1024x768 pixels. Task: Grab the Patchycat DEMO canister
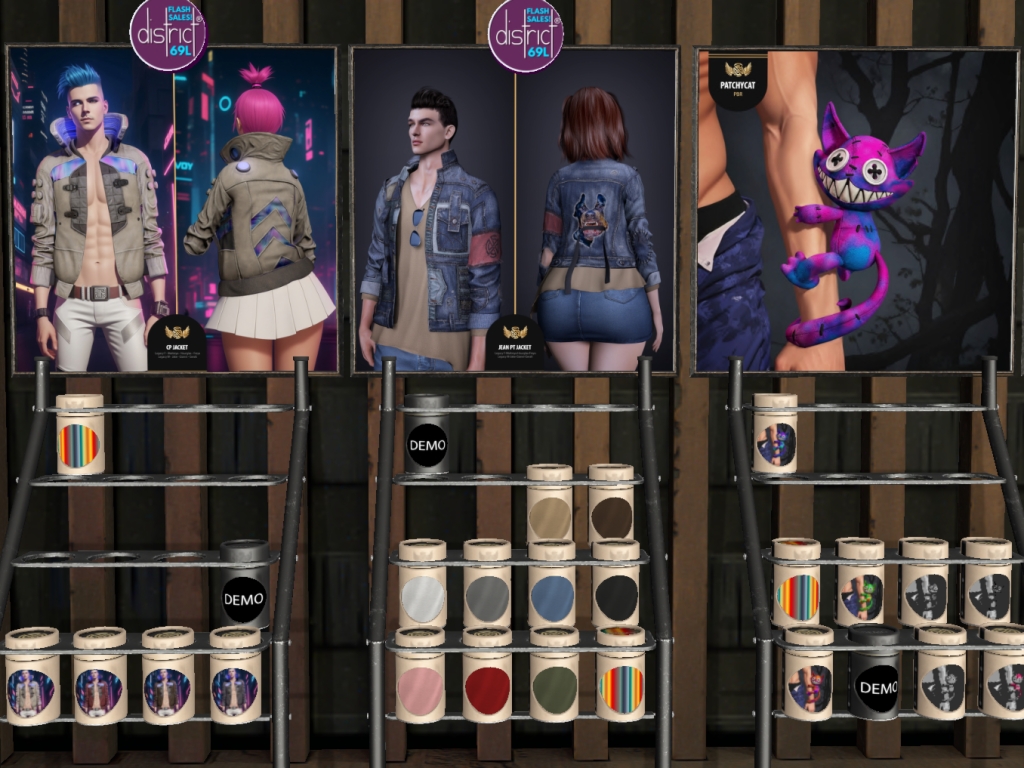(x=877, y=680)
